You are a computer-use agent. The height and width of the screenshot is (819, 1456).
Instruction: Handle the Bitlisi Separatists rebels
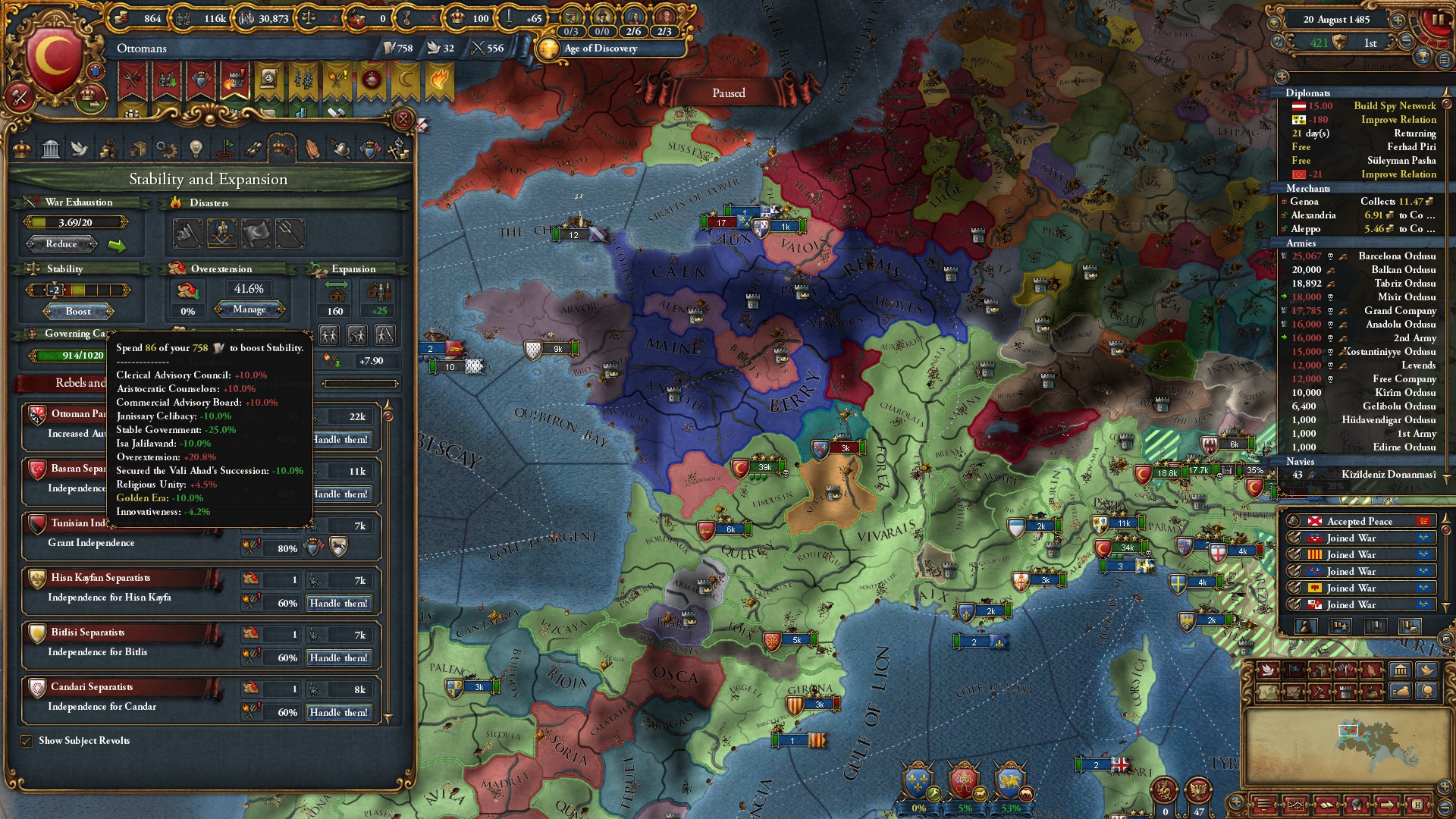338,658
